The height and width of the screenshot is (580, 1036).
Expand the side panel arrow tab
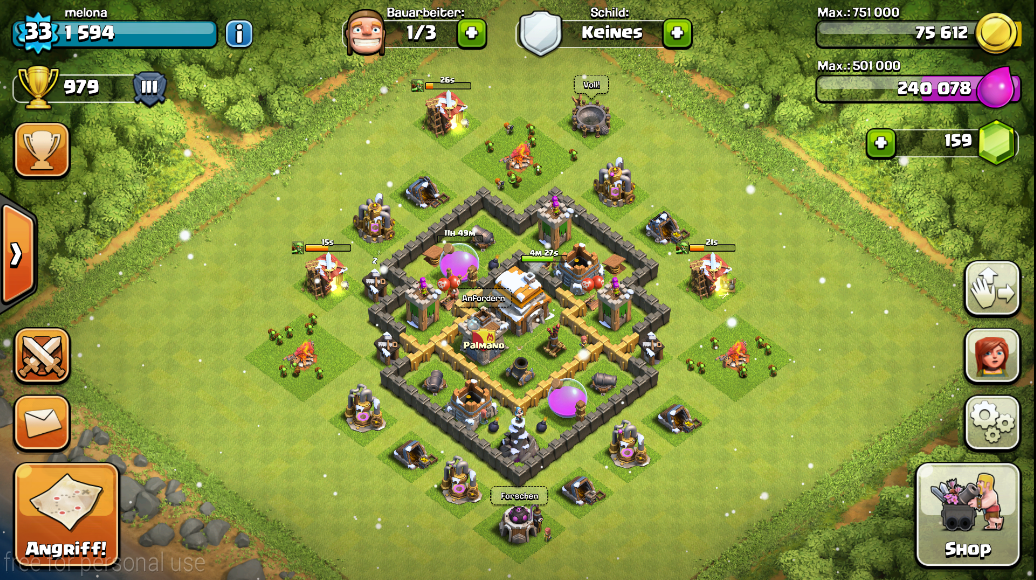coord(17,254)
